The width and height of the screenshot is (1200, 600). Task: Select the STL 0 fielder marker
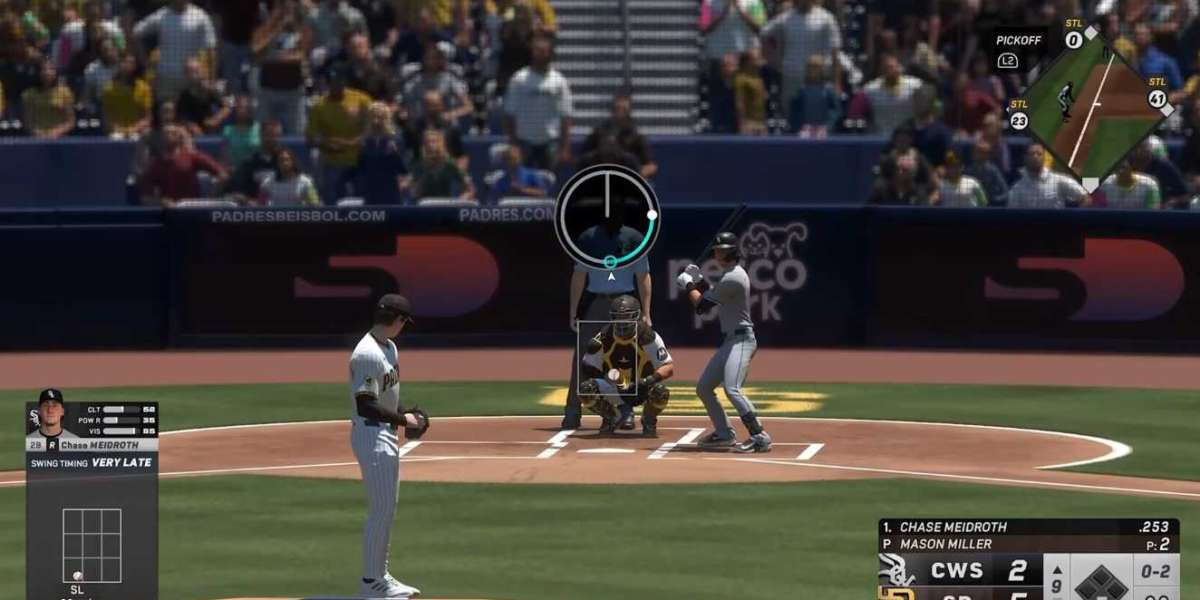coord(1074,40)
